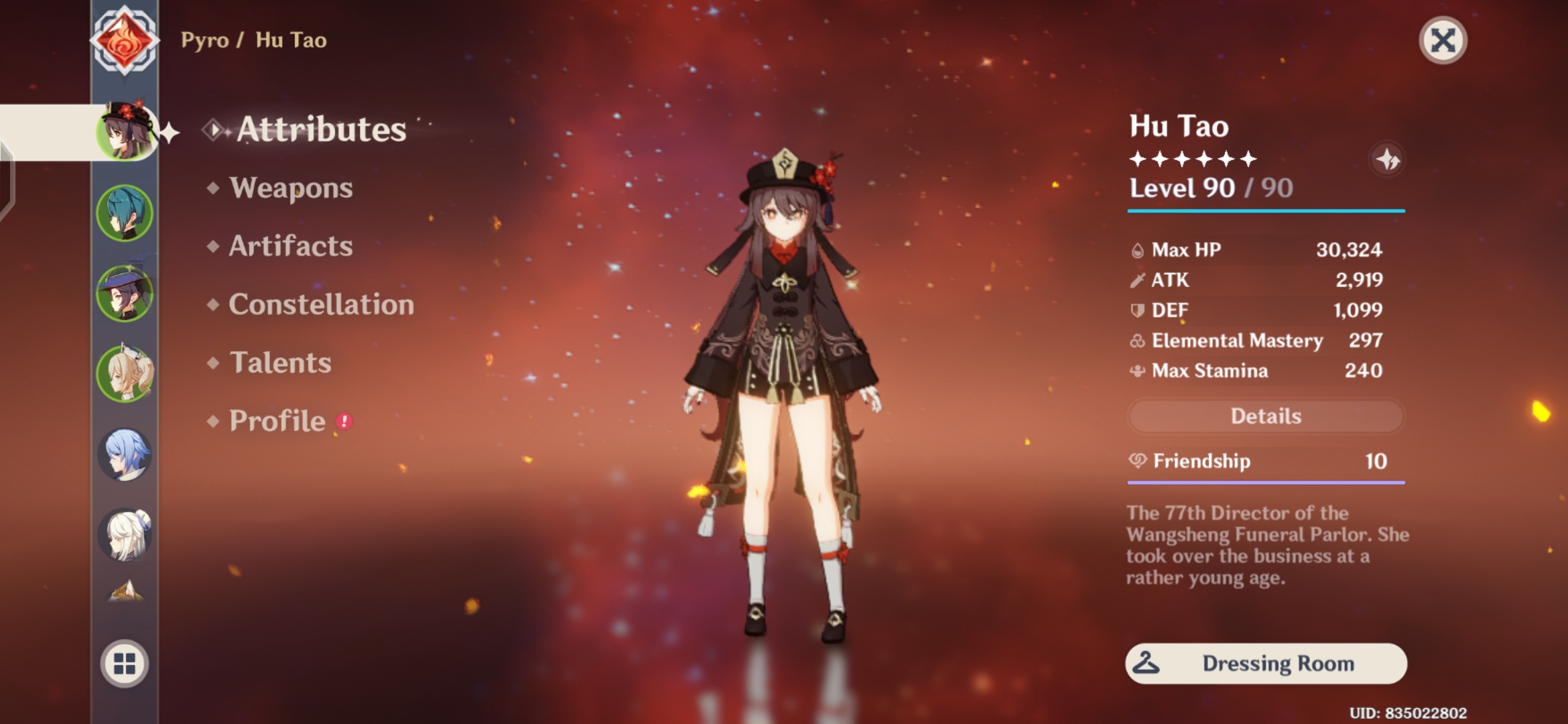Click the Pyro element icon top left
The image size is (1568, 724).
(x=125, y=42)
